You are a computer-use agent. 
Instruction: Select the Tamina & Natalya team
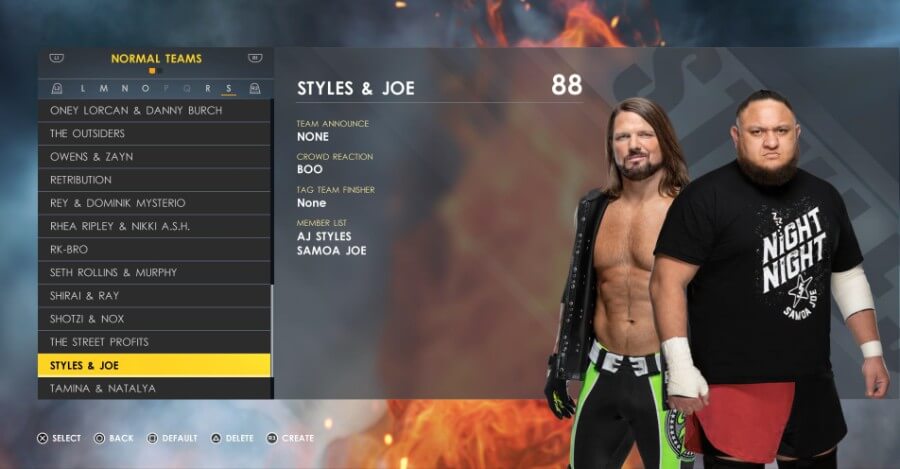[155, 388]
